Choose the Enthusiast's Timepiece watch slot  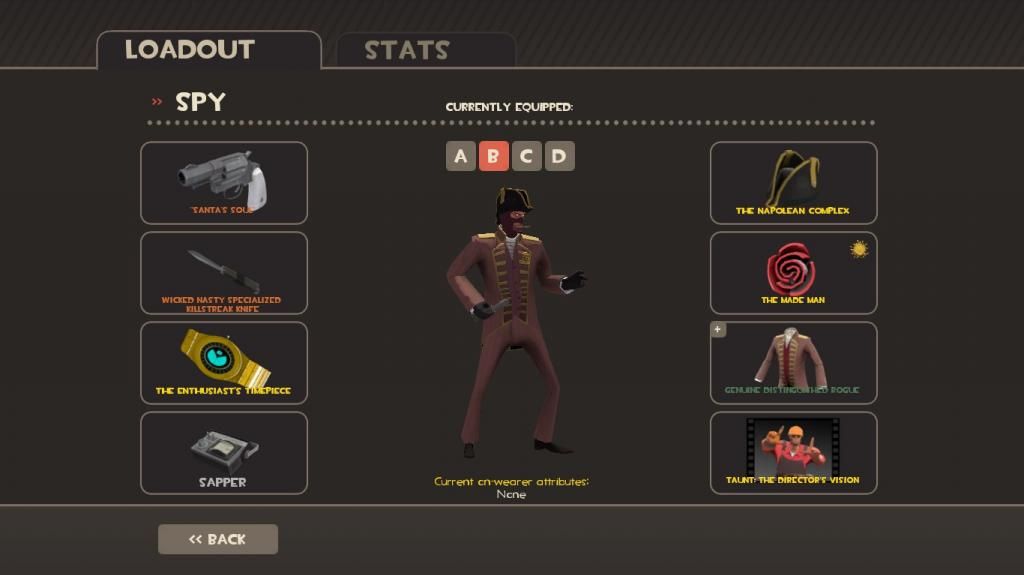223,362
